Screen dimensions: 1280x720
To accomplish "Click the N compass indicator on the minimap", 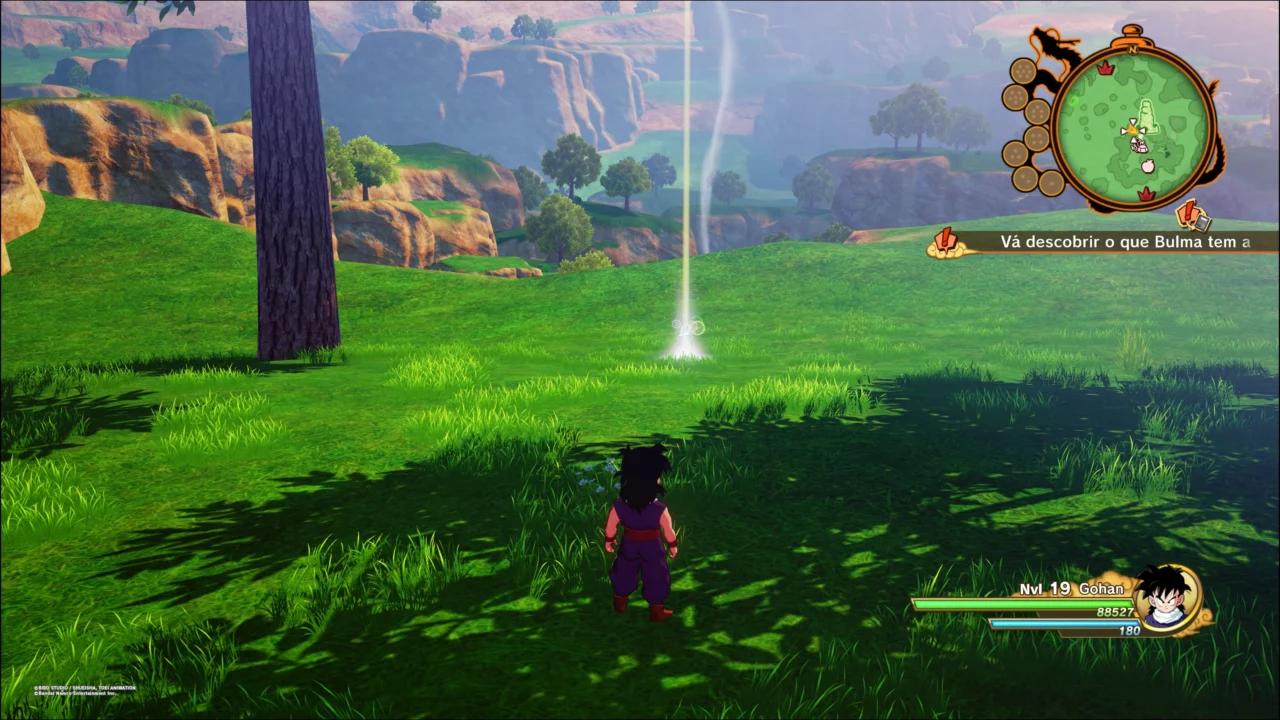I will point(1132,49).
